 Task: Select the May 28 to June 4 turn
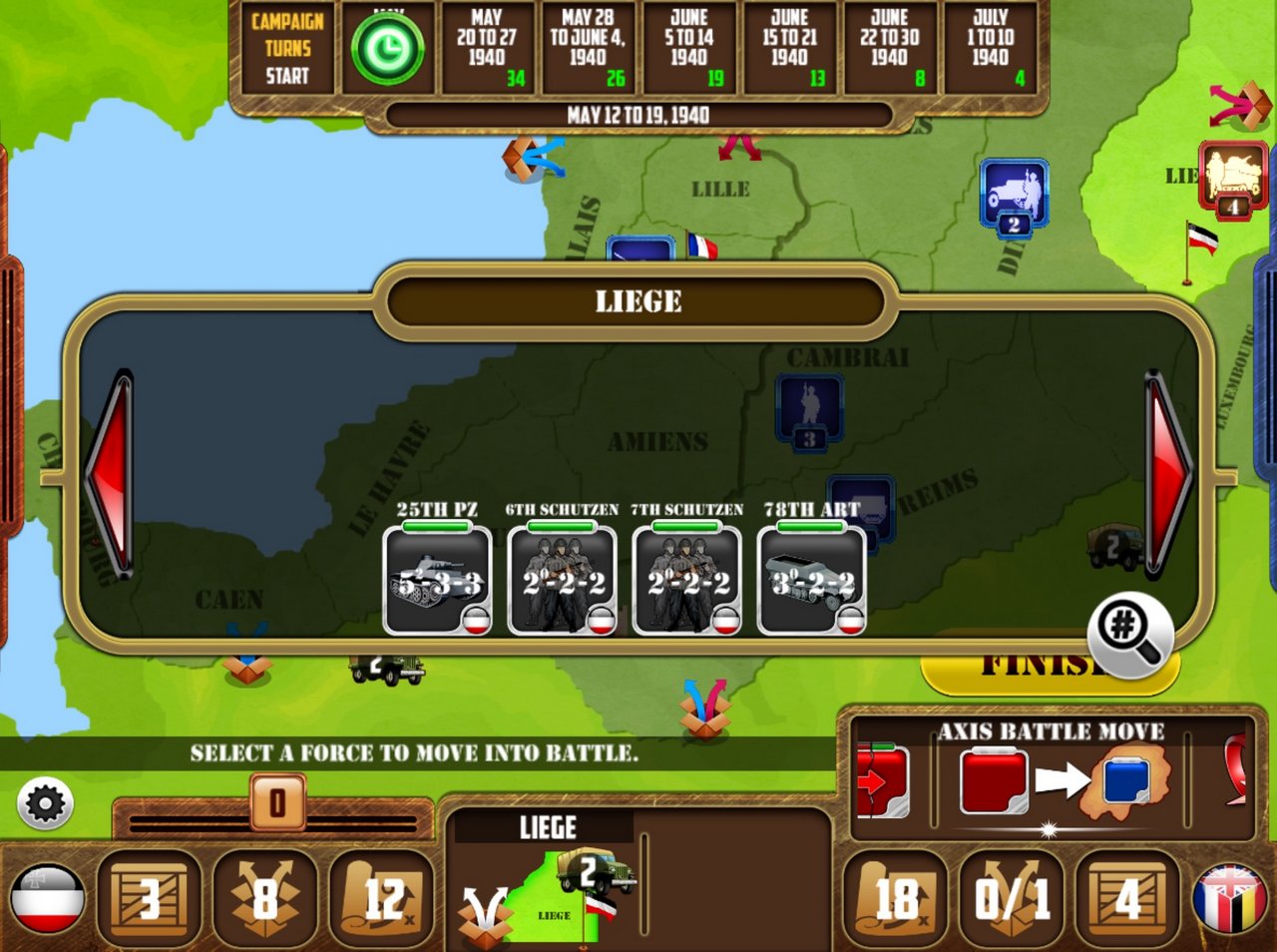tap(588, 48)
